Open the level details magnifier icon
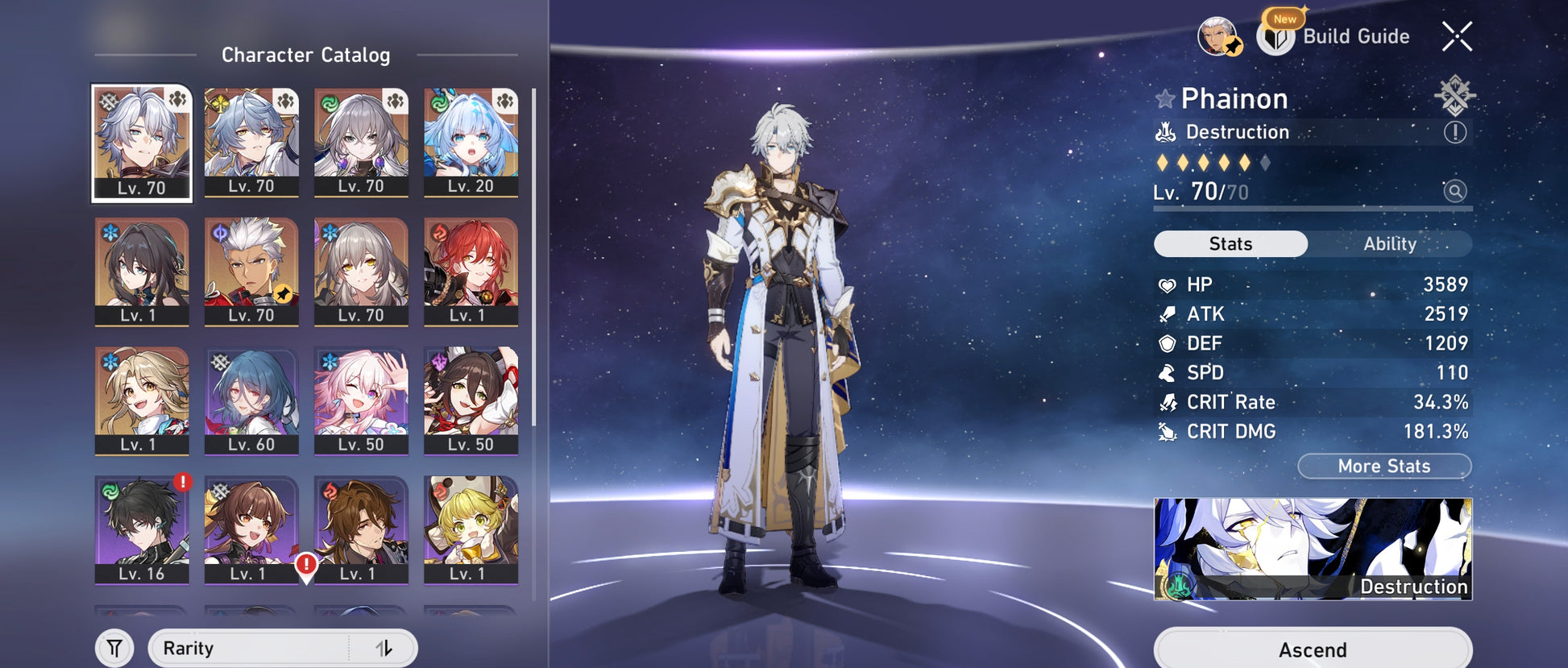Viewport: 1568px width, 668px height. point(1454,191)
